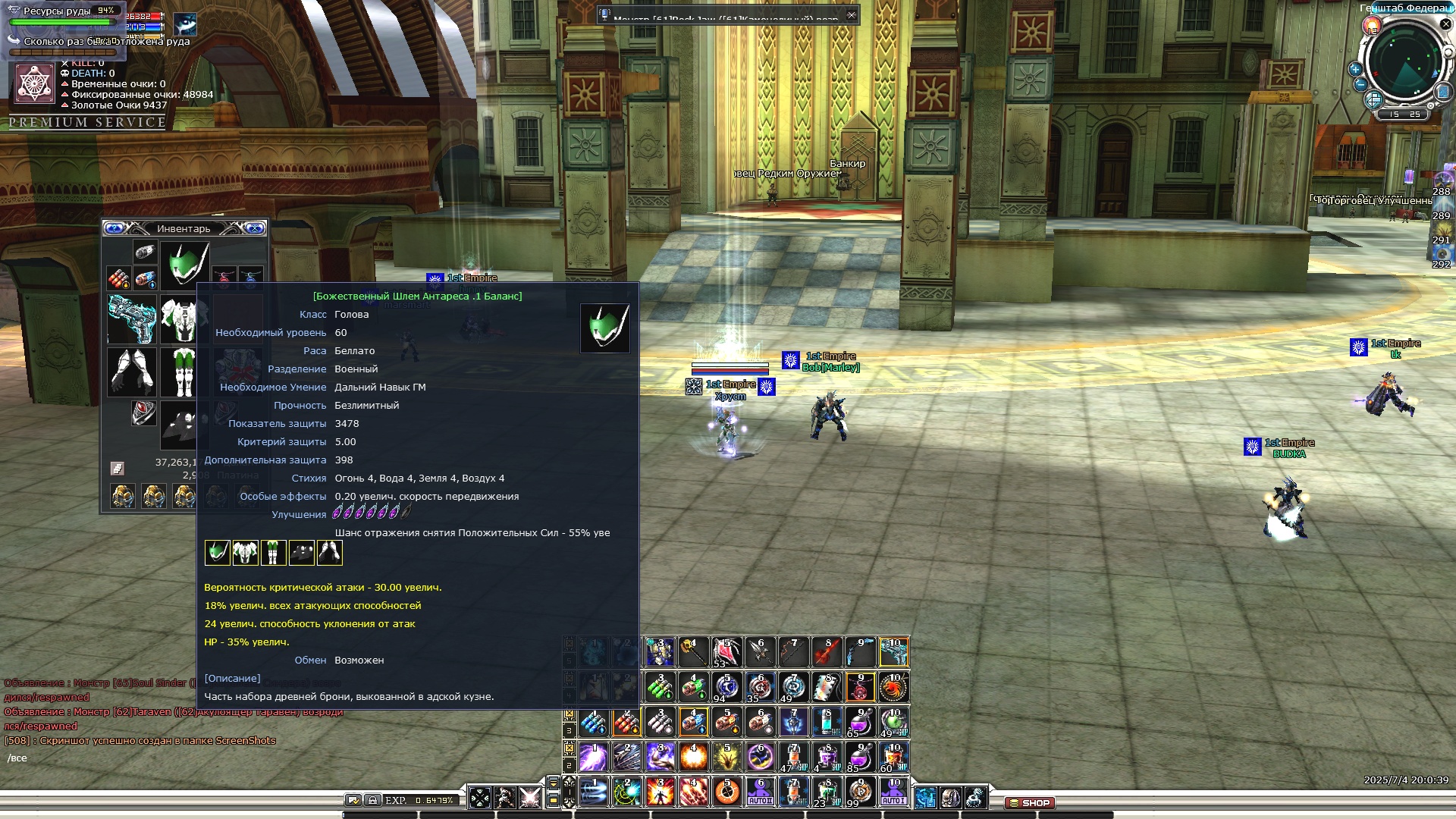Open the inventory help question-mark button

pos(114,228)
